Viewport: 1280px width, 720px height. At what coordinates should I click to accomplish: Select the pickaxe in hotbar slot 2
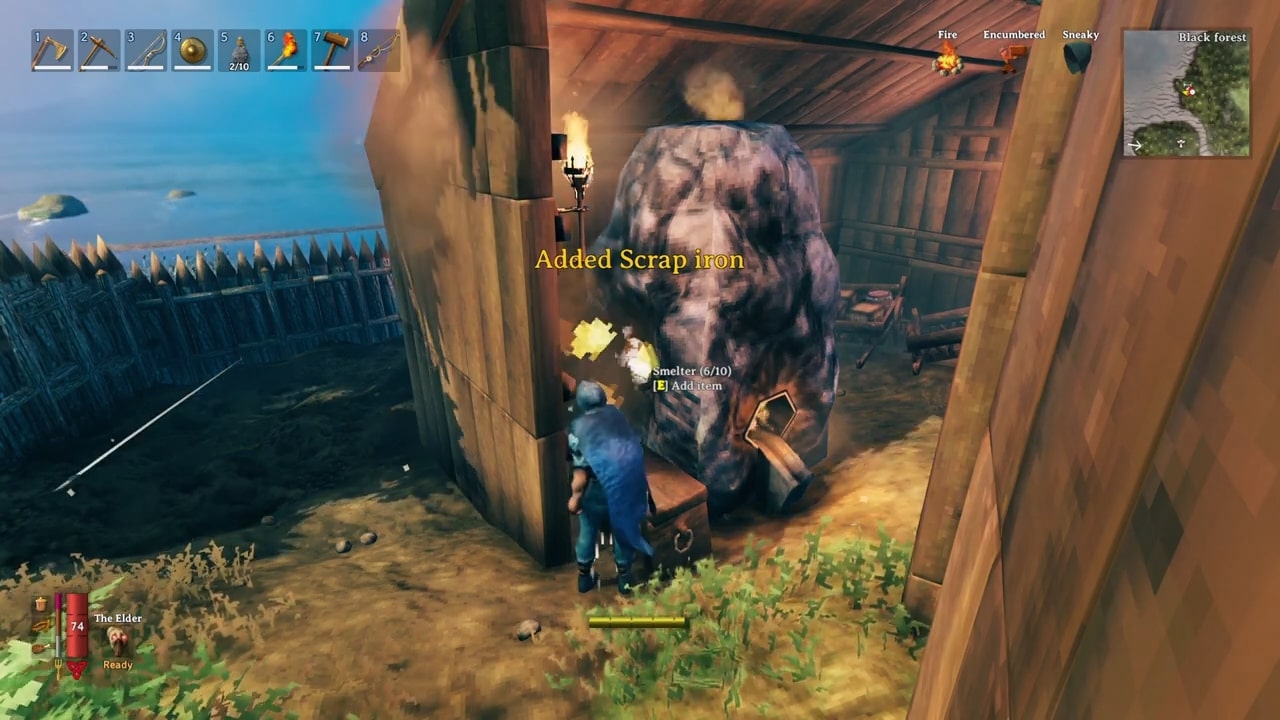(x=98, y=50)
